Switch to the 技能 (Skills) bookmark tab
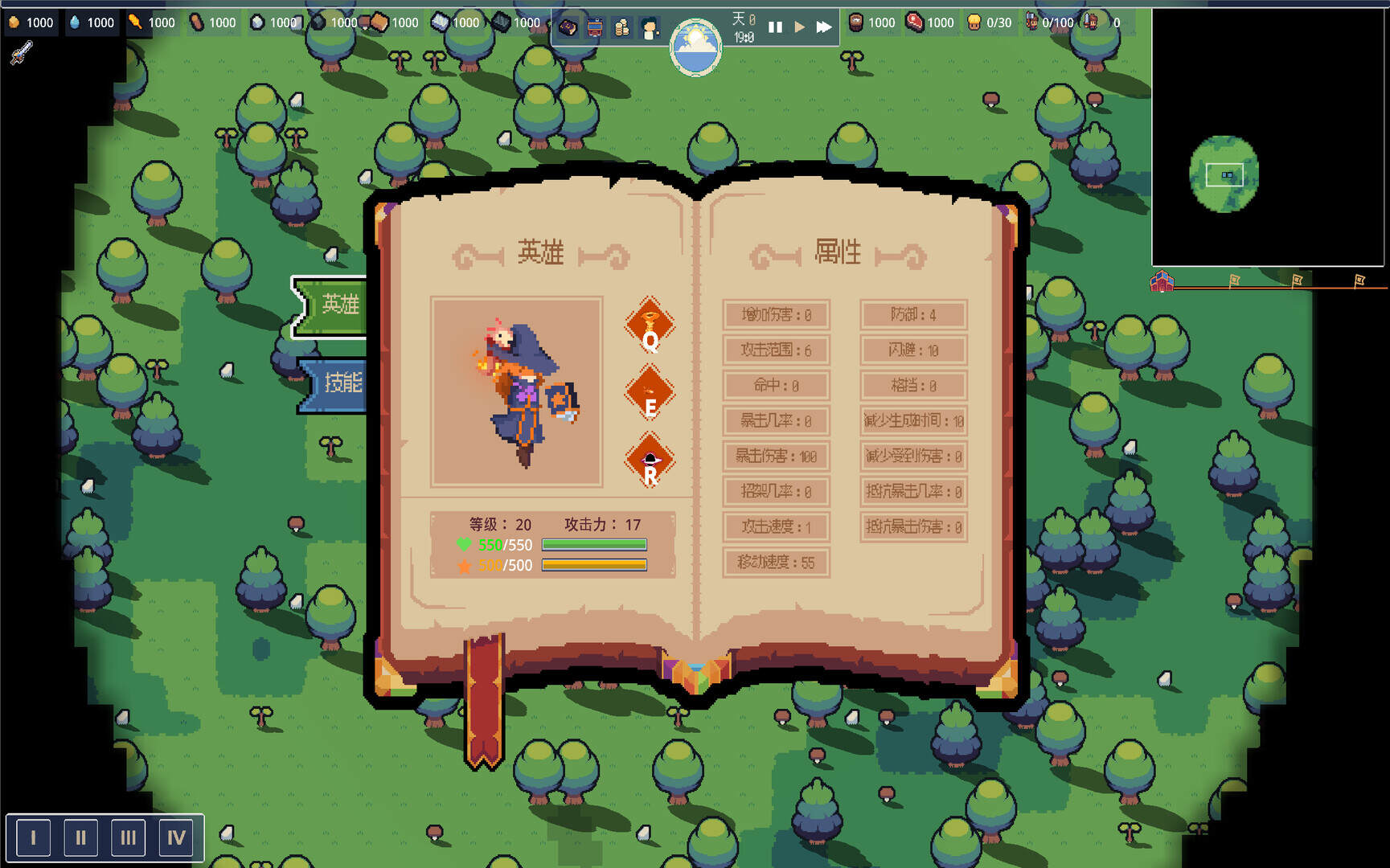Viewport: 1390px width, 868px height. (343, 384)
